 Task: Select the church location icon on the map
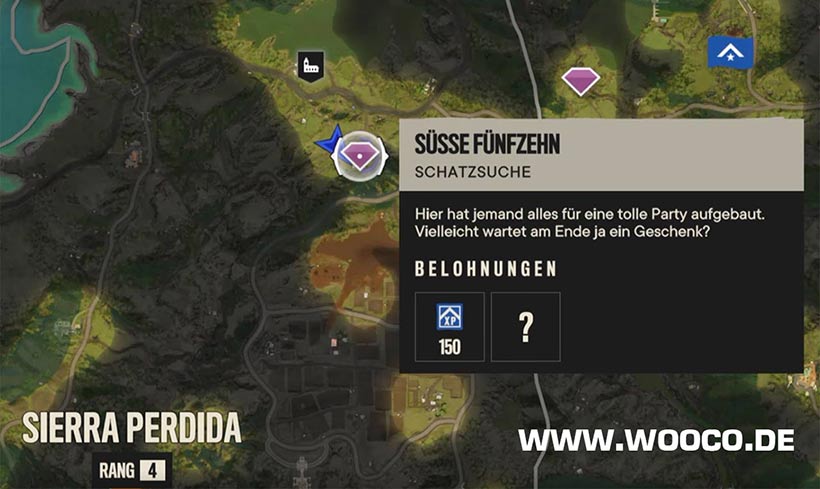tap(310, 66)
